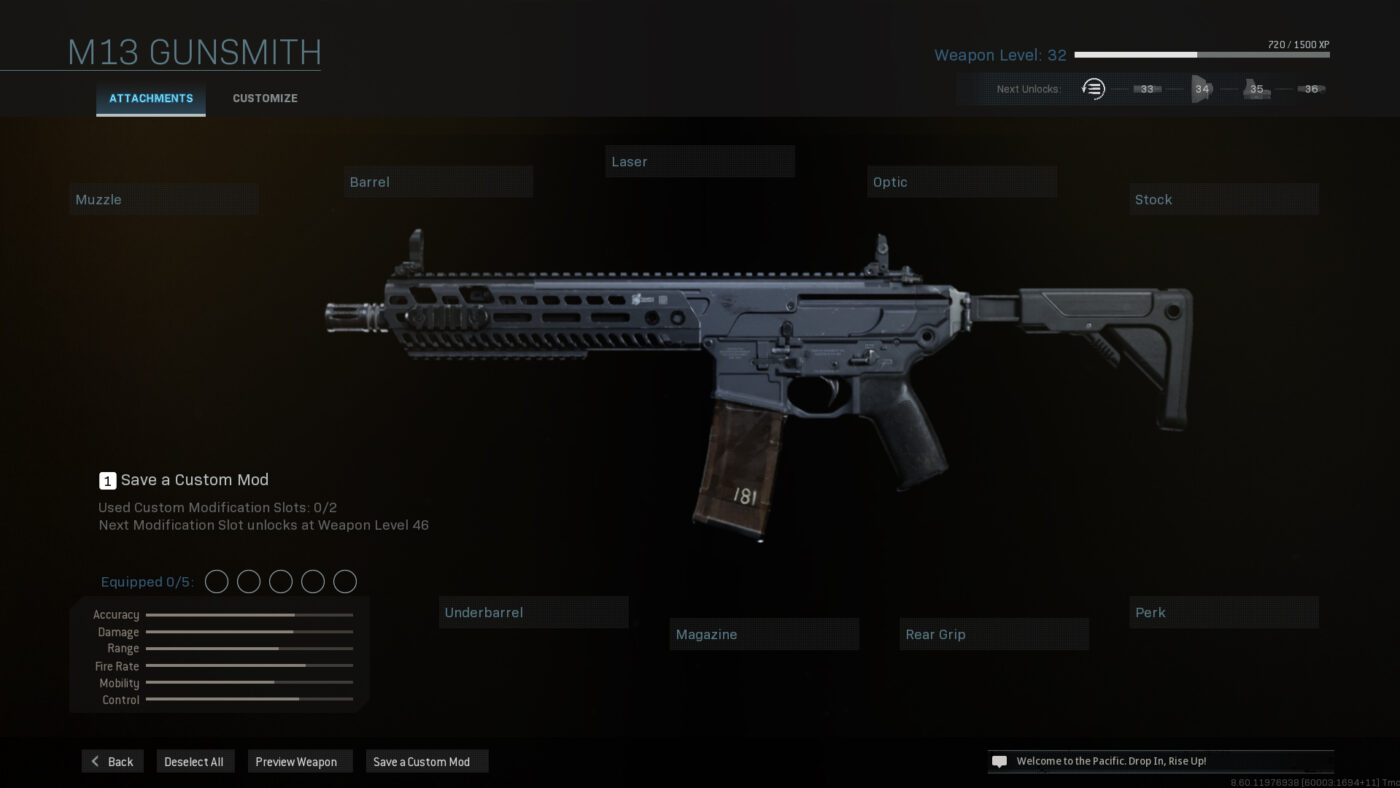This screenshot has height=788, width=1400.
Task: Open the Muzzle attachment slot
Action: (x=163, y=198)
